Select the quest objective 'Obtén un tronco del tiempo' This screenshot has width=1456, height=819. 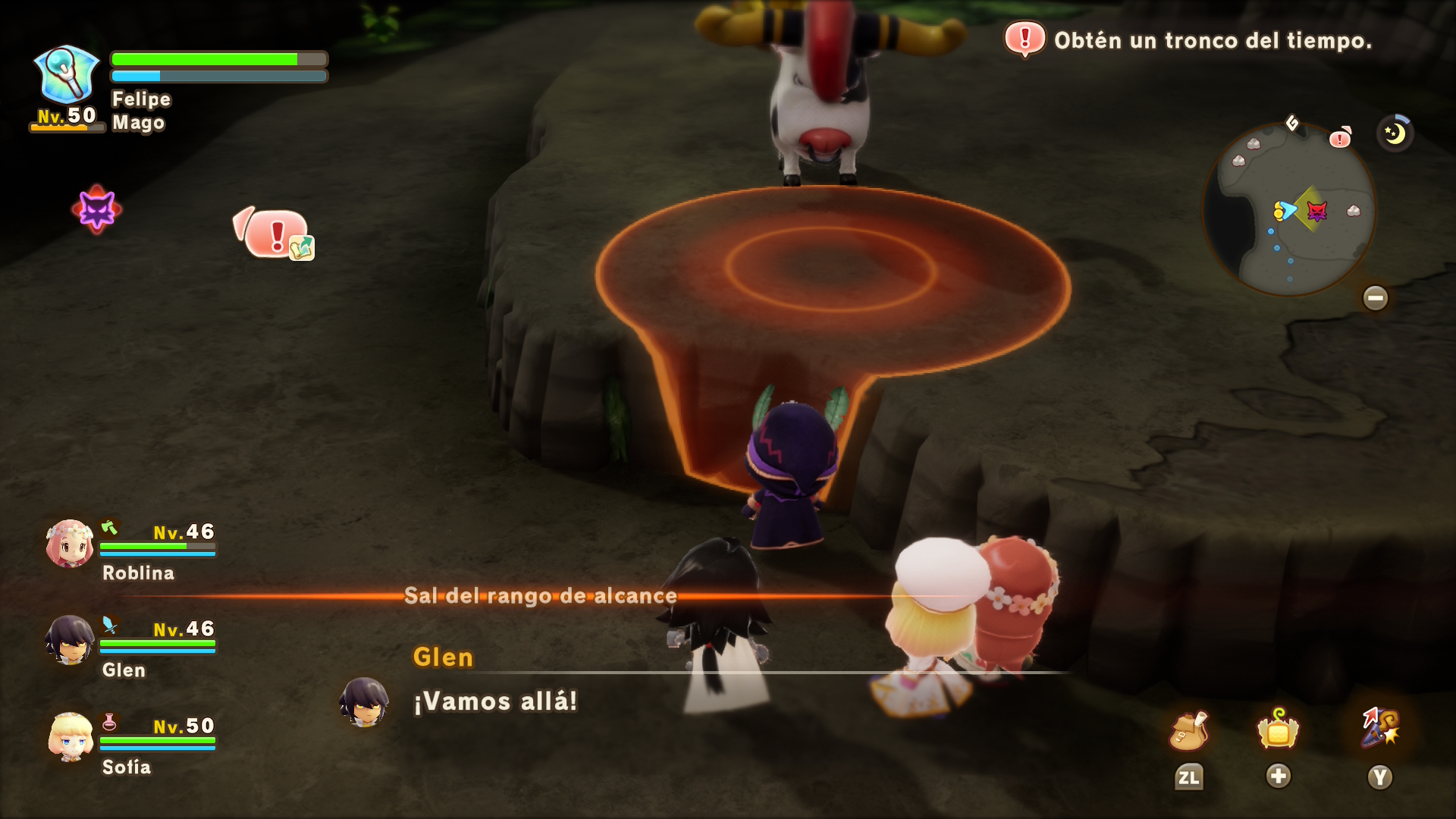[1212, 40]
